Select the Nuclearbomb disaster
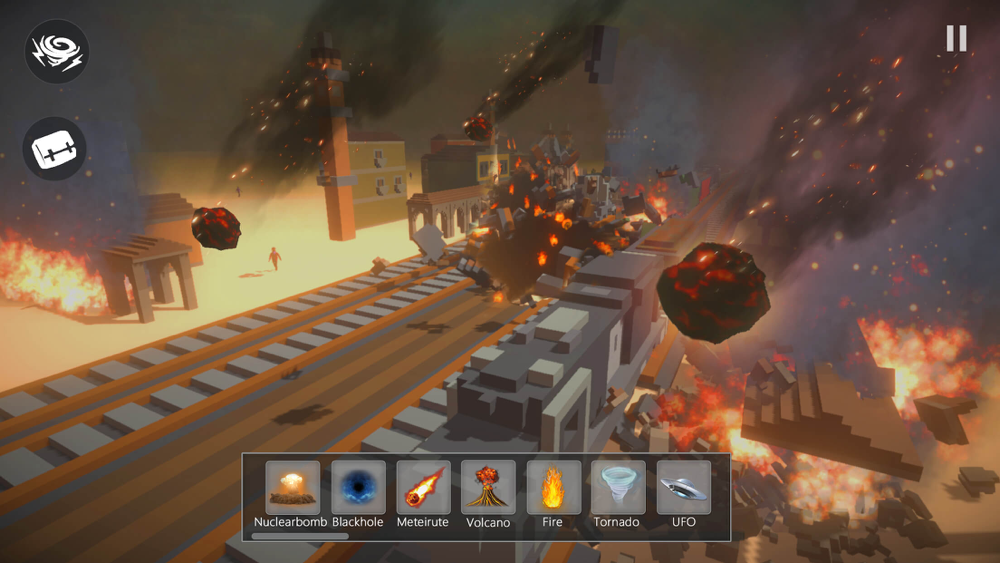 pos(292,487)
